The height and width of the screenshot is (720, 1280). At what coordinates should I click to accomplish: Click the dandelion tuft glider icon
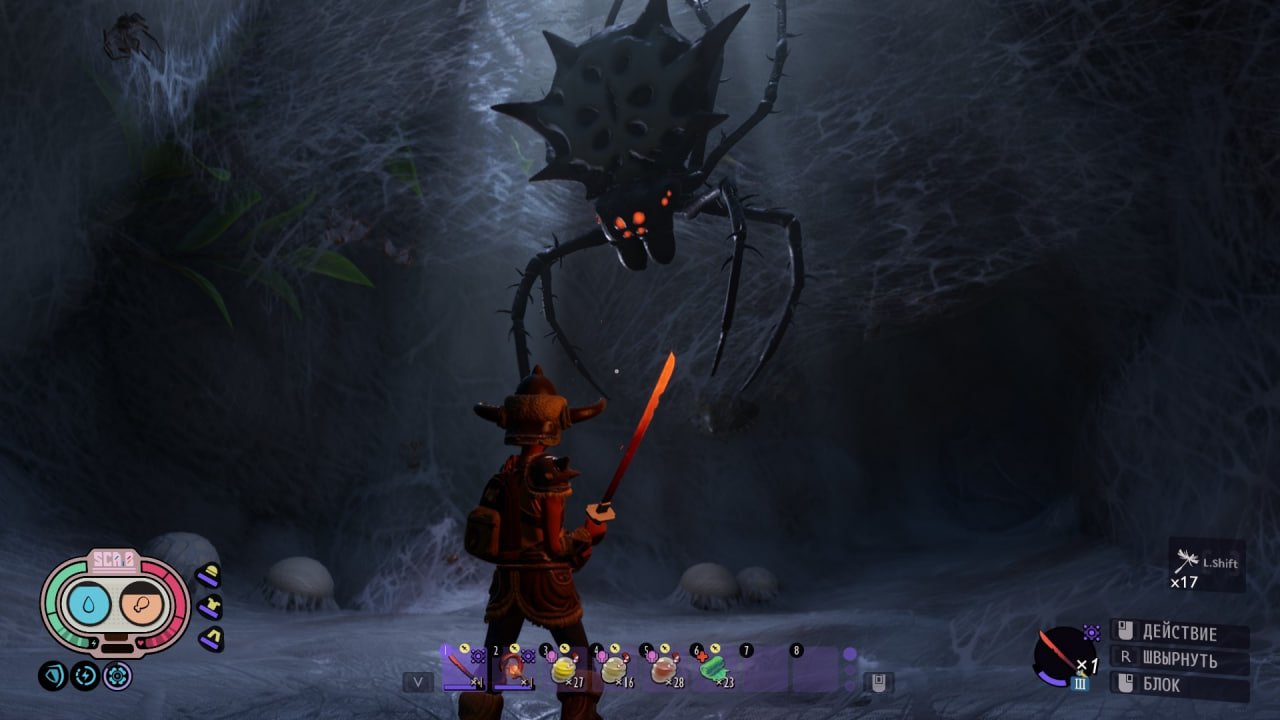click(x=1188, y=561)
